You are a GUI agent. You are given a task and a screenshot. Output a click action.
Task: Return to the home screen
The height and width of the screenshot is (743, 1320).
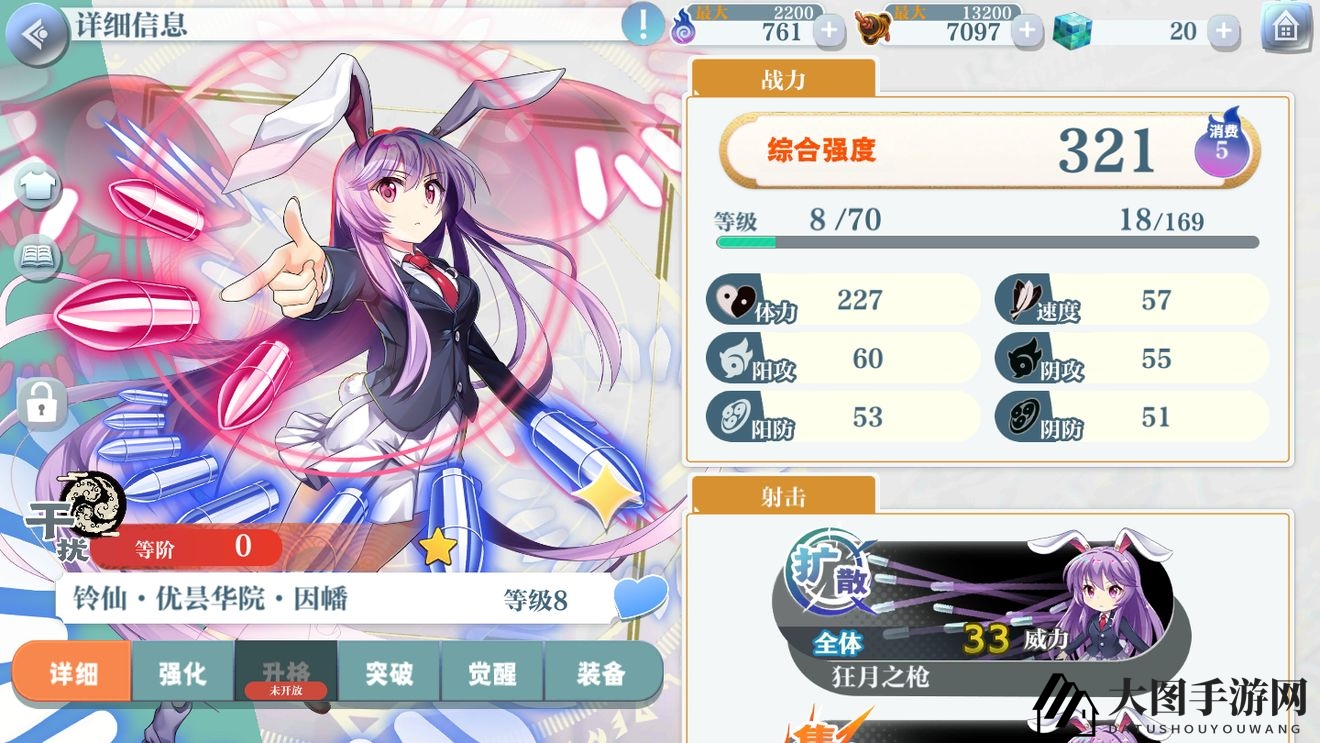click(x=1286, y=29)
